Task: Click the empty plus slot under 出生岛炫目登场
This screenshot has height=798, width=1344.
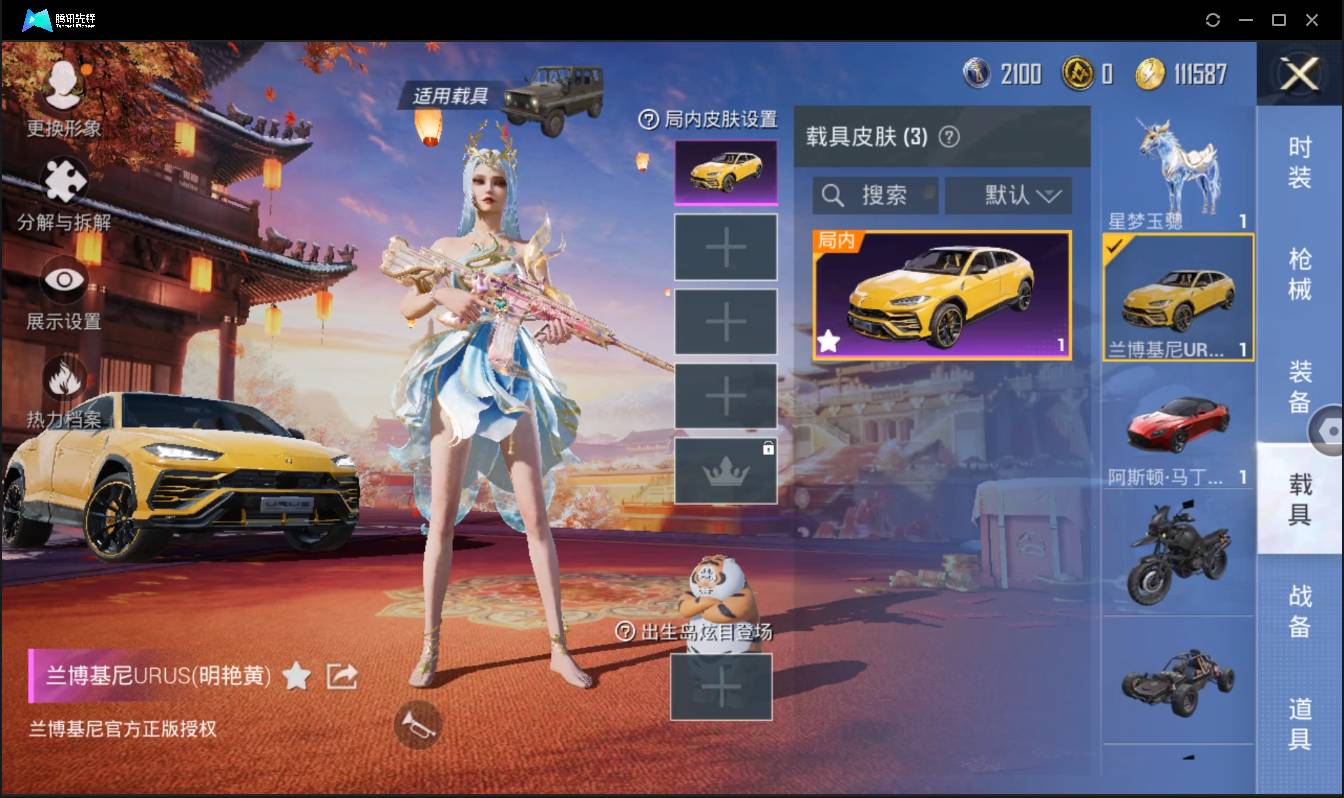Action: point(721,687)
